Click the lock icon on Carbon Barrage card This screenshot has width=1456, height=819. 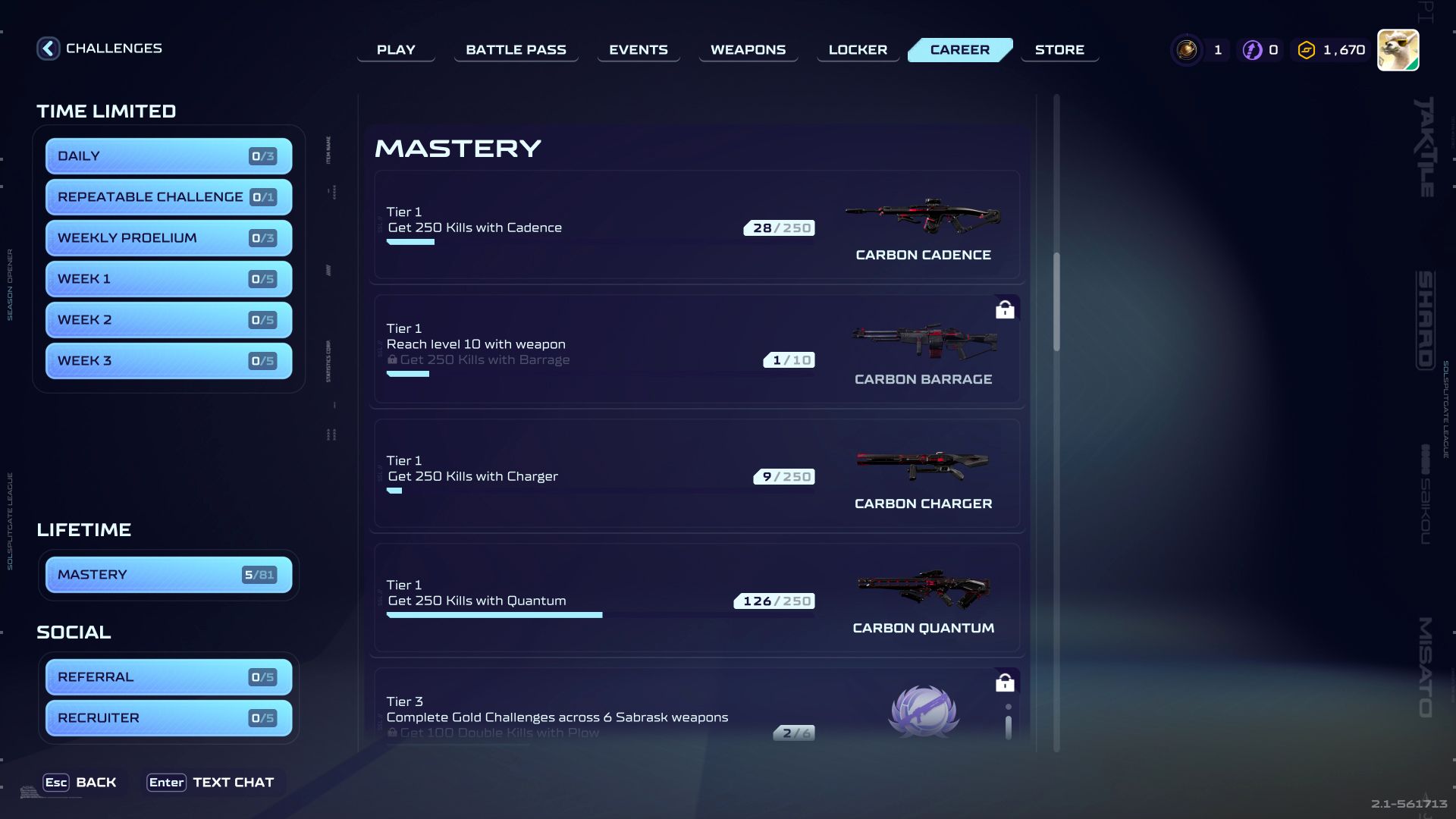1005,309
